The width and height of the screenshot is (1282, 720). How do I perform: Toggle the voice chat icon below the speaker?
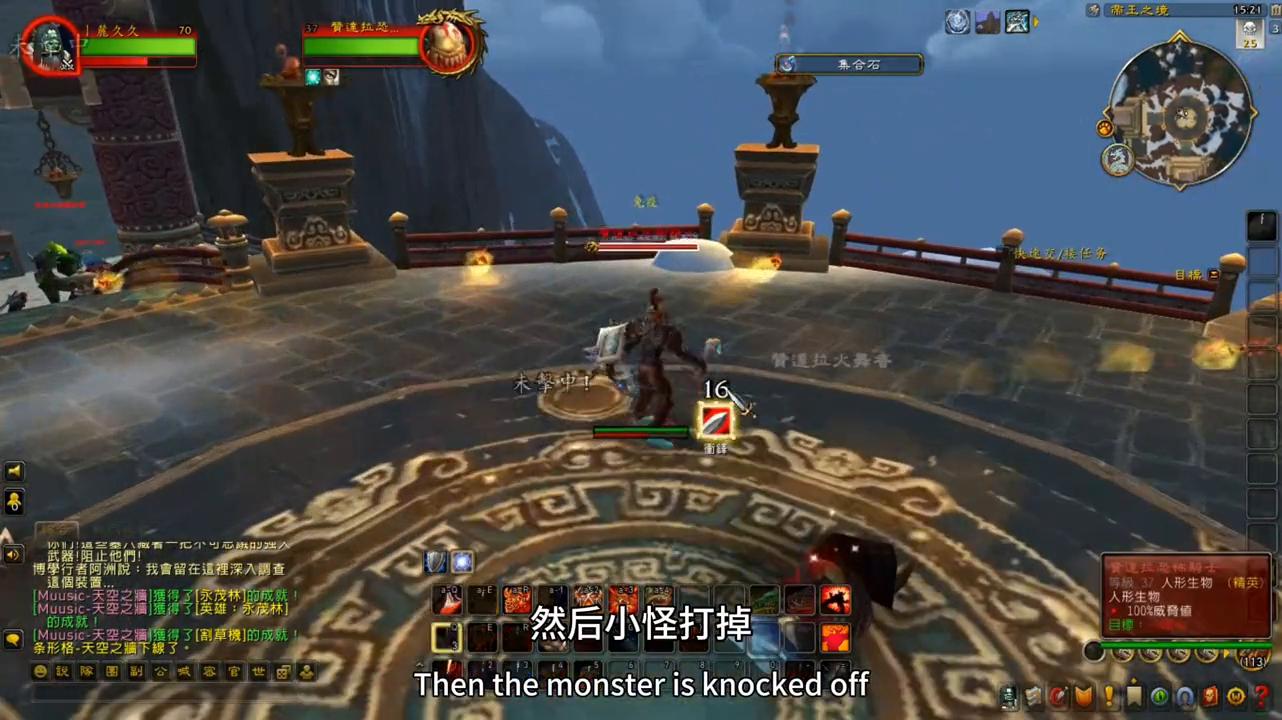tap(14, 503)
